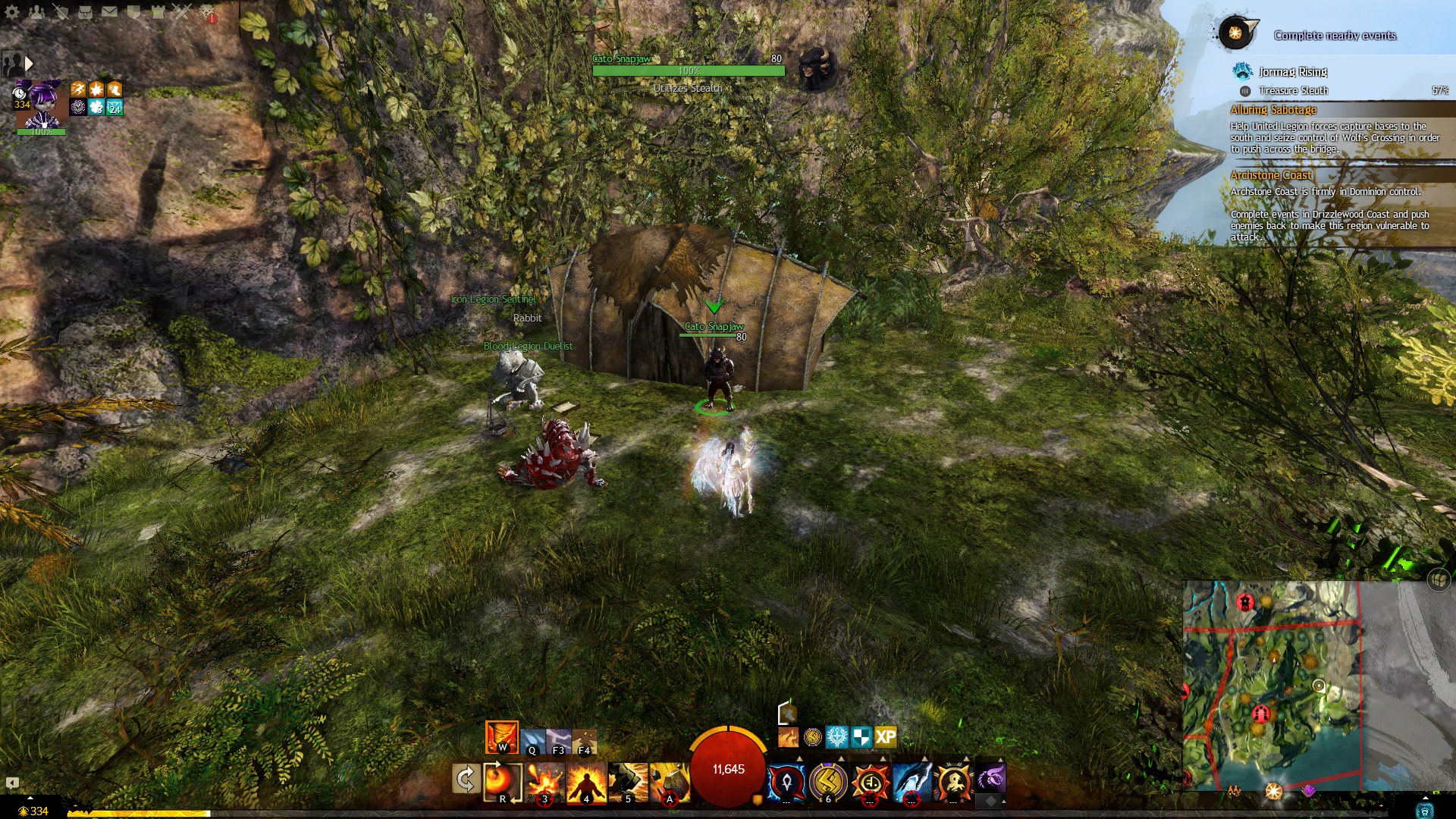This screenshot has width=1456, height=819.
Task: Open the Hero panel sword-and-shield icon
Action: tap(61, 11)
